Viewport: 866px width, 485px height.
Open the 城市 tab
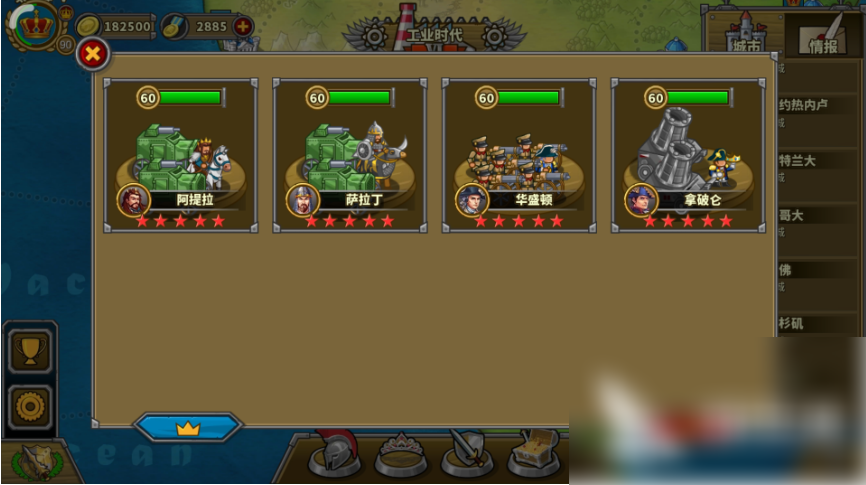click(746, 38)
